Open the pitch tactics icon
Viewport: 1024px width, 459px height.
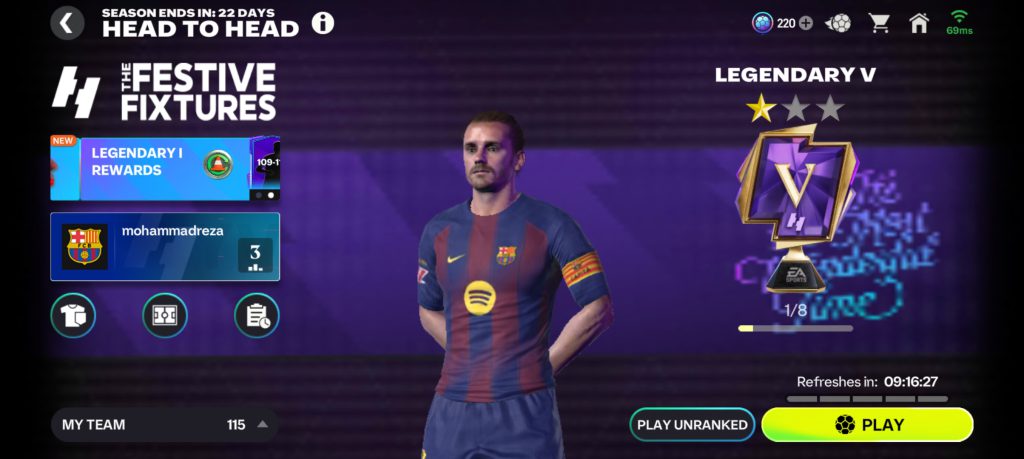pyautogui.click(x=165, y=315)
